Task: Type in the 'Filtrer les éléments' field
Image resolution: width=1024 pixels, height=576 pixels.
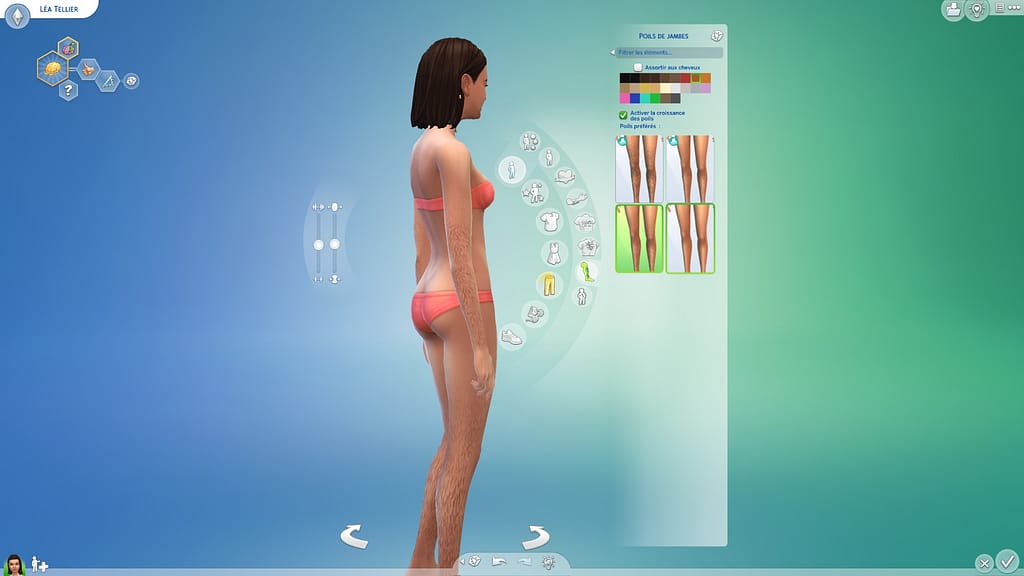Action: [668, 52]
